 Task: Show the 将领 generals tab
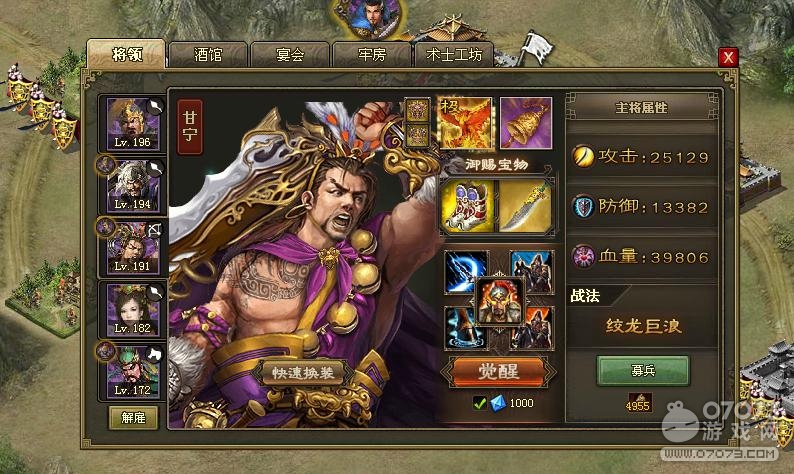(126, 54)
